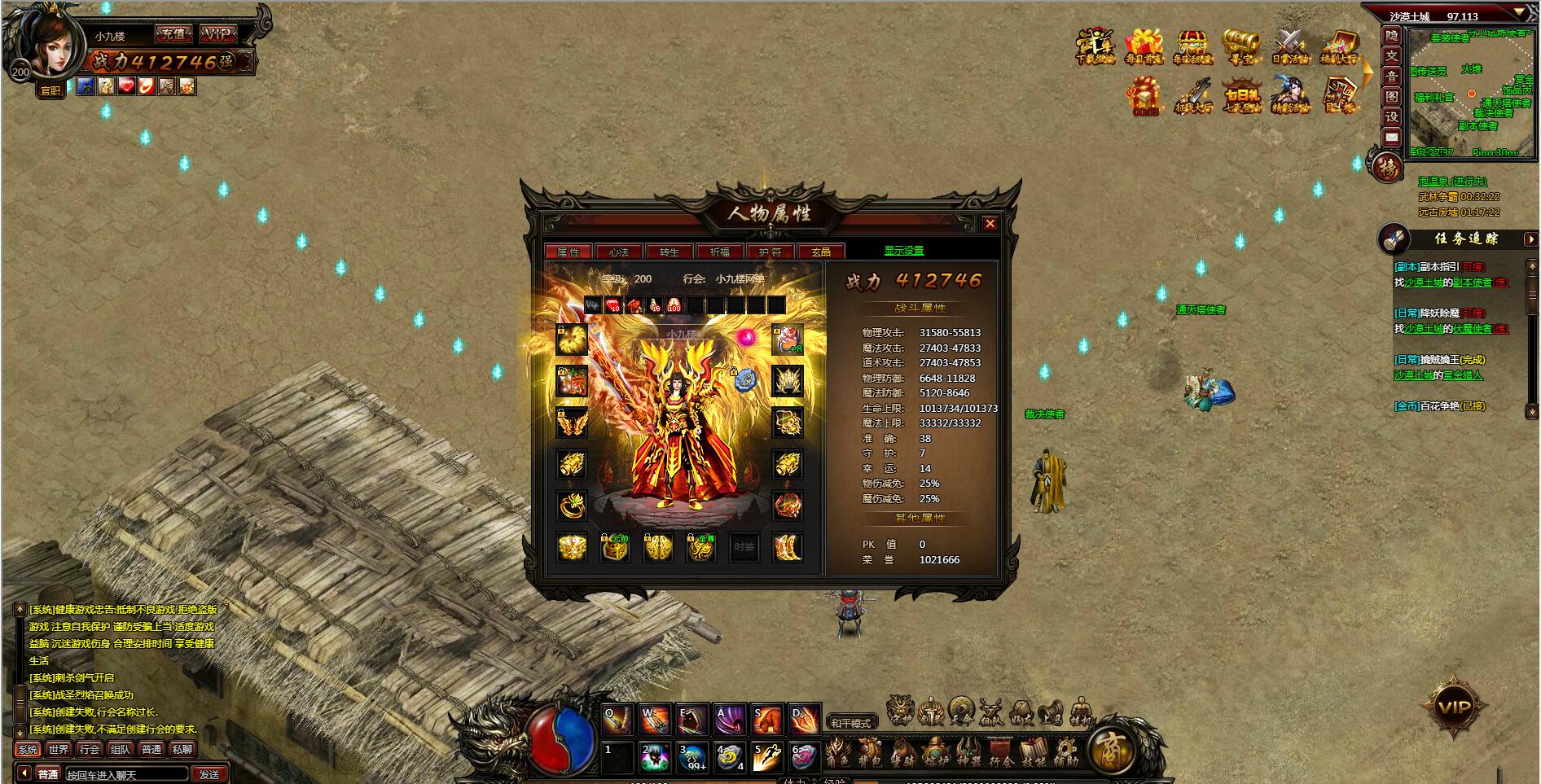1541x784 pixels.
Task: Open the 每日首充 daily recharge gift icon
Action: pos(1143,45)
